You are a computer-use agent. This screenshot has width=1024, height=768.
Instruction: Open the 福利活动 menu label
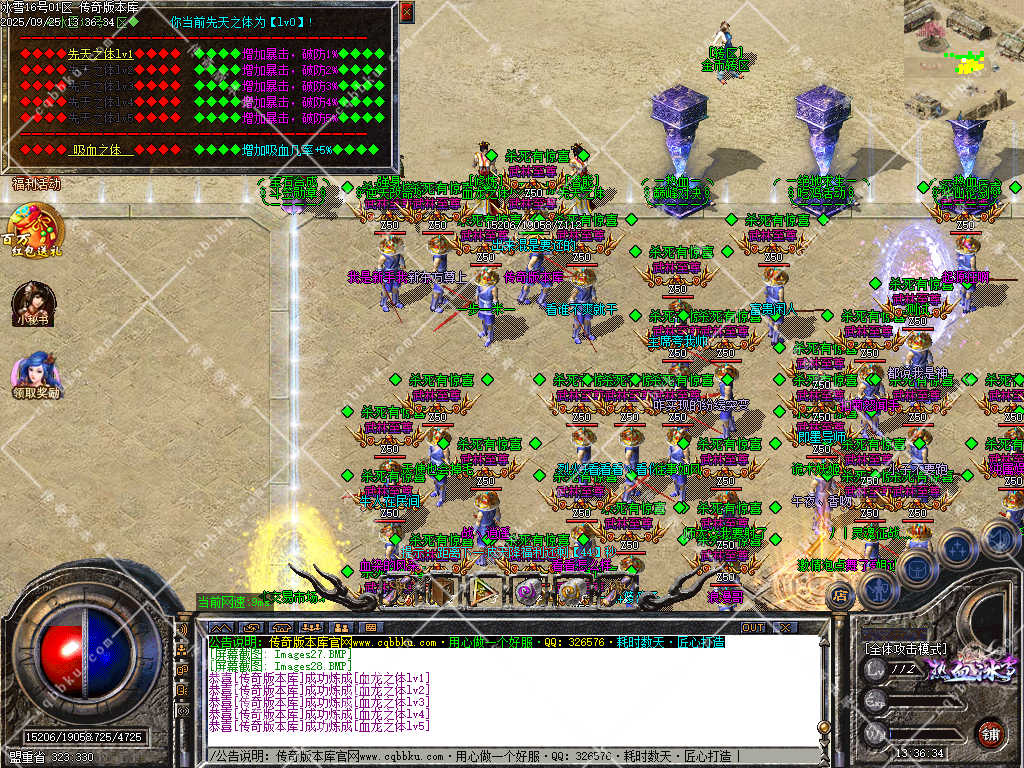(x=36, y=184)
